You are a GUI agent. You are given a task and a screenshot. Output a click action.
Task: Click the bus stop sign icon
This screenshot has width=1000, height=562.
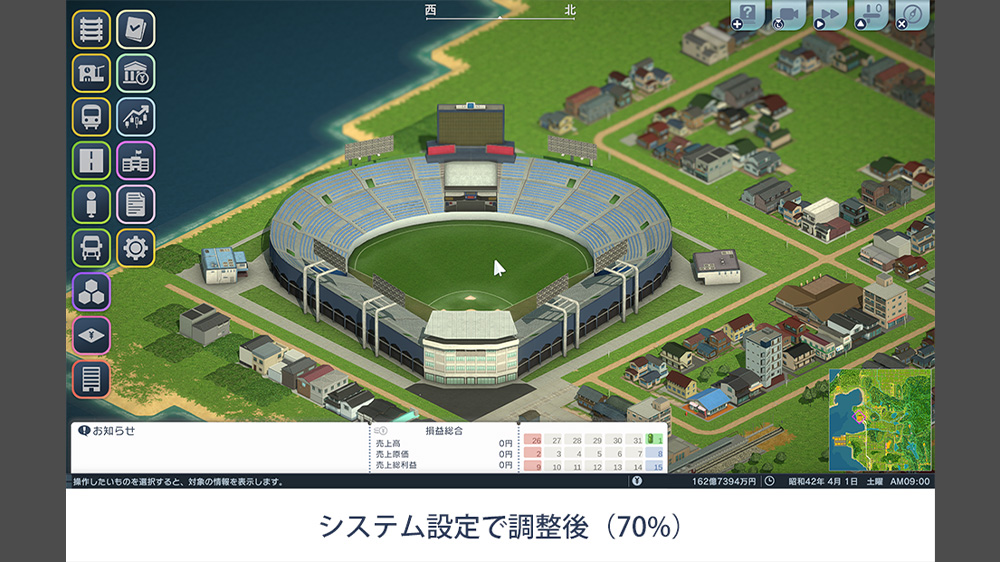tap(91, 204)
